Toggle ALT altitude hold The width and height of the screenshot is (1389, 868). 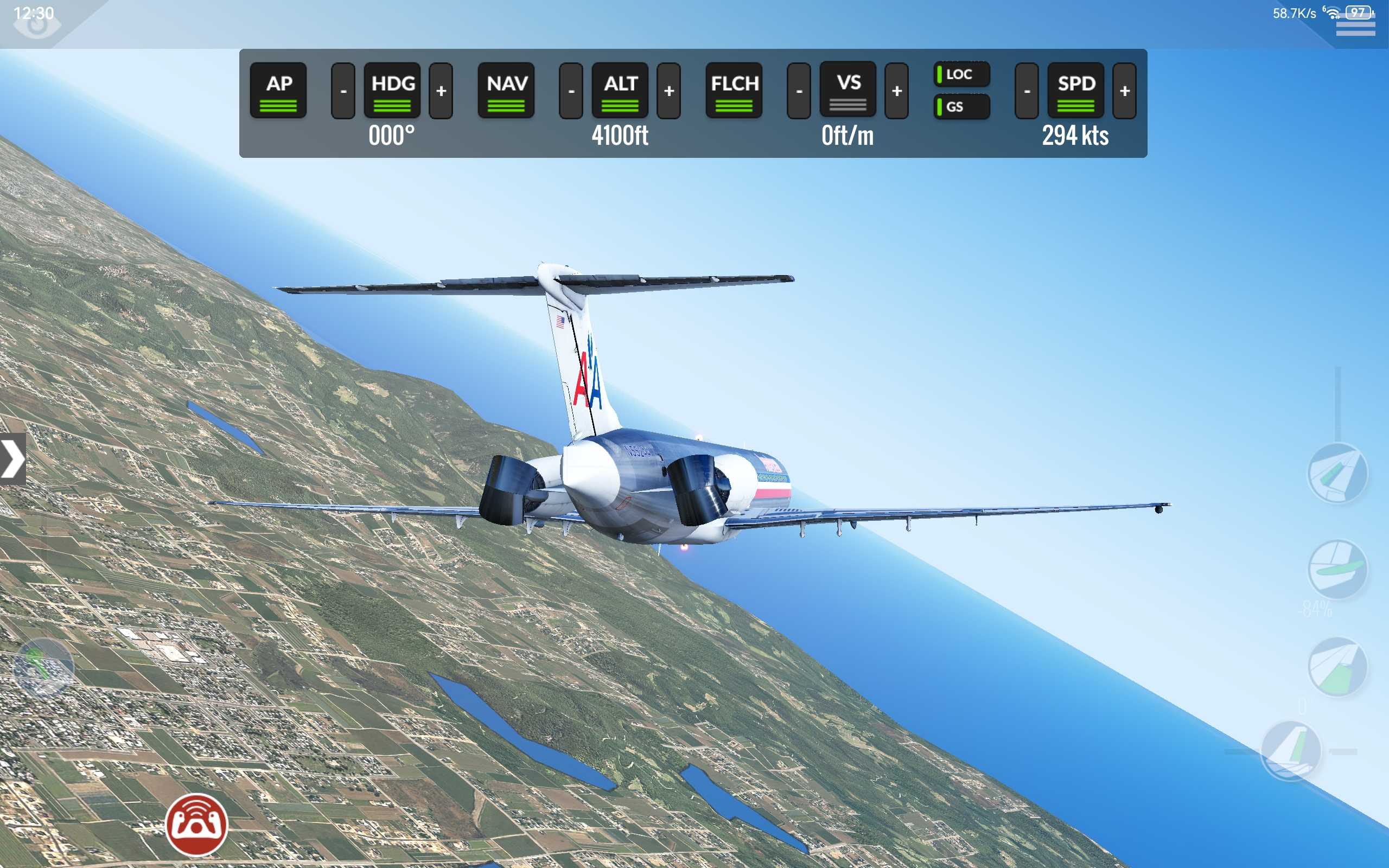[620, 90]
